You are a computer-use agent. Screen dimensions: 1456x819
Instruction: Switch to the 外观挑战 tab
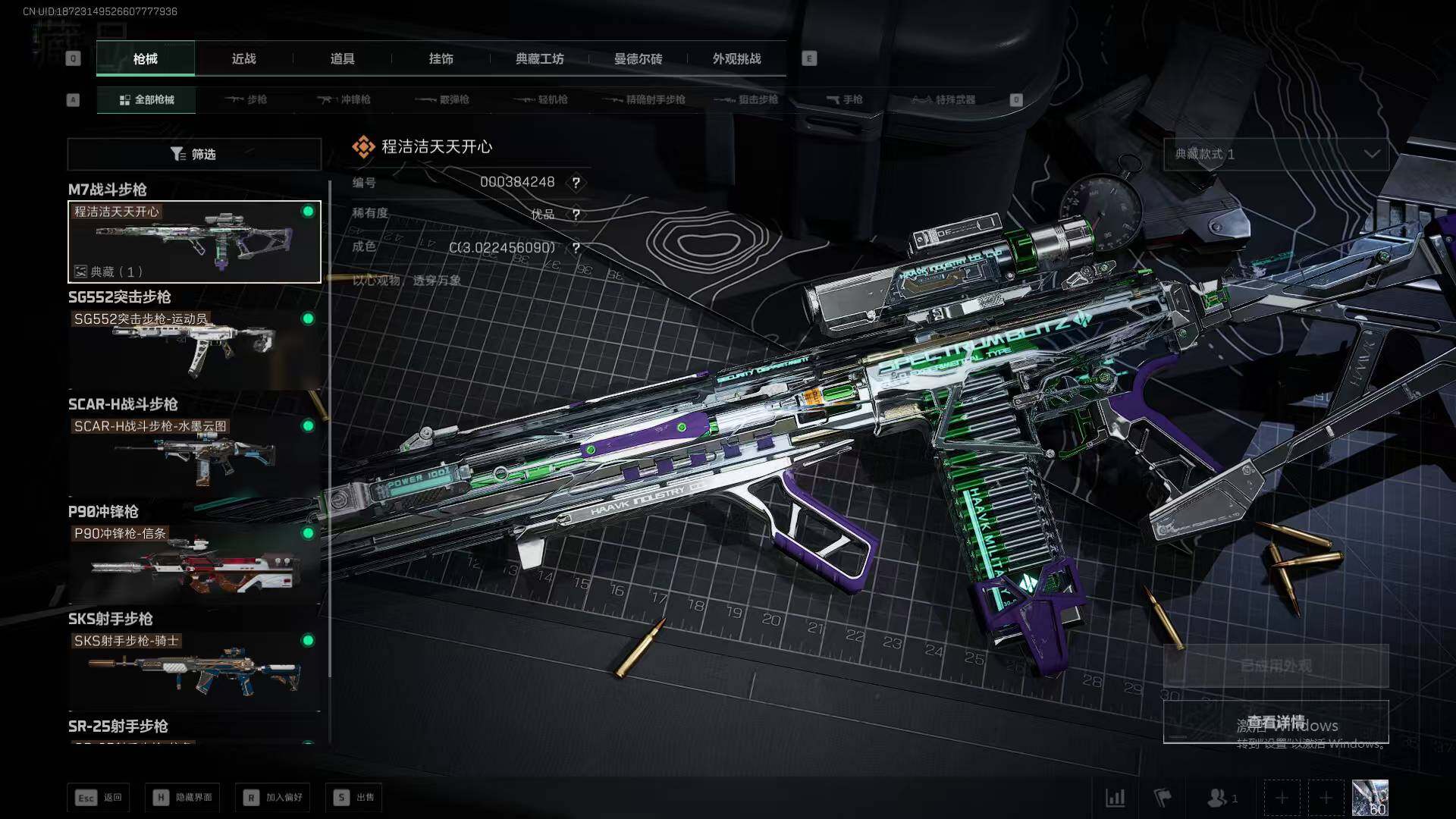coord(736,58)
